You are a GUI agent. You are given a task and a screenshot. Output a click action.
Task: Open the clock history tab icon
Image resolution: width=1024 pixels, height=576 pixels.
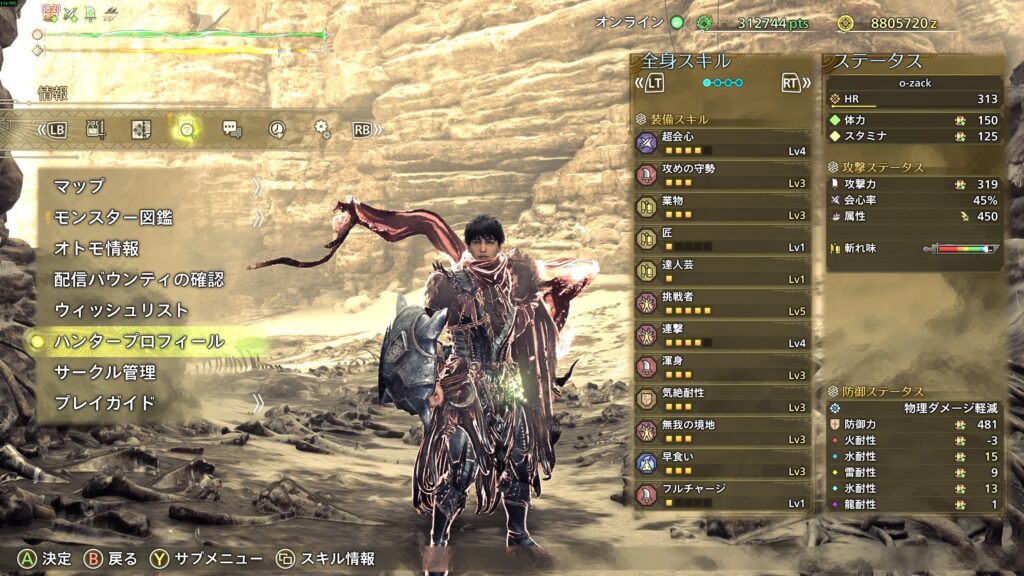(x=277, y=129)
